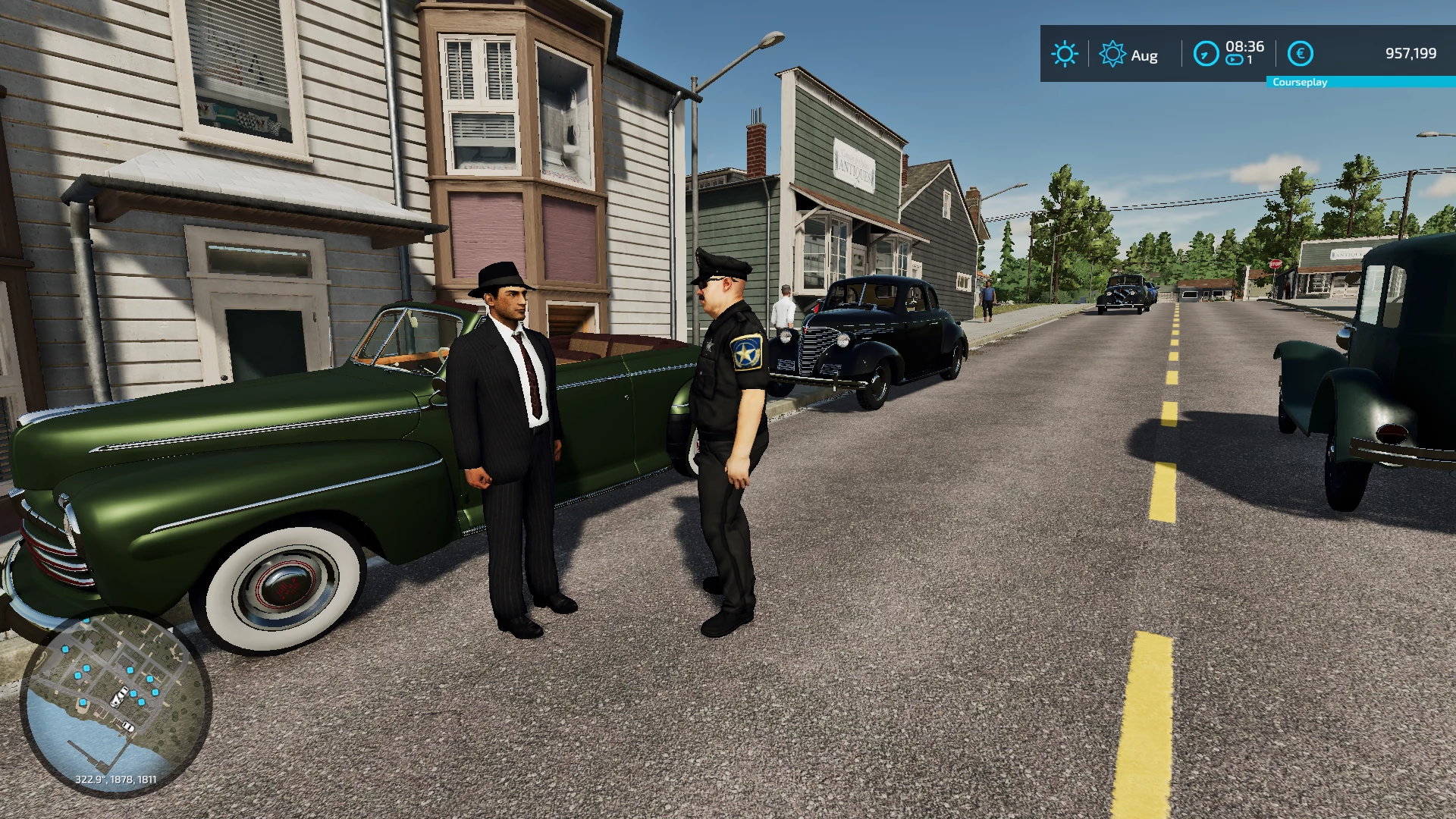Click the 08:36 time display
Screen dimensions: 1456x819
click(x=1247, y=47)
